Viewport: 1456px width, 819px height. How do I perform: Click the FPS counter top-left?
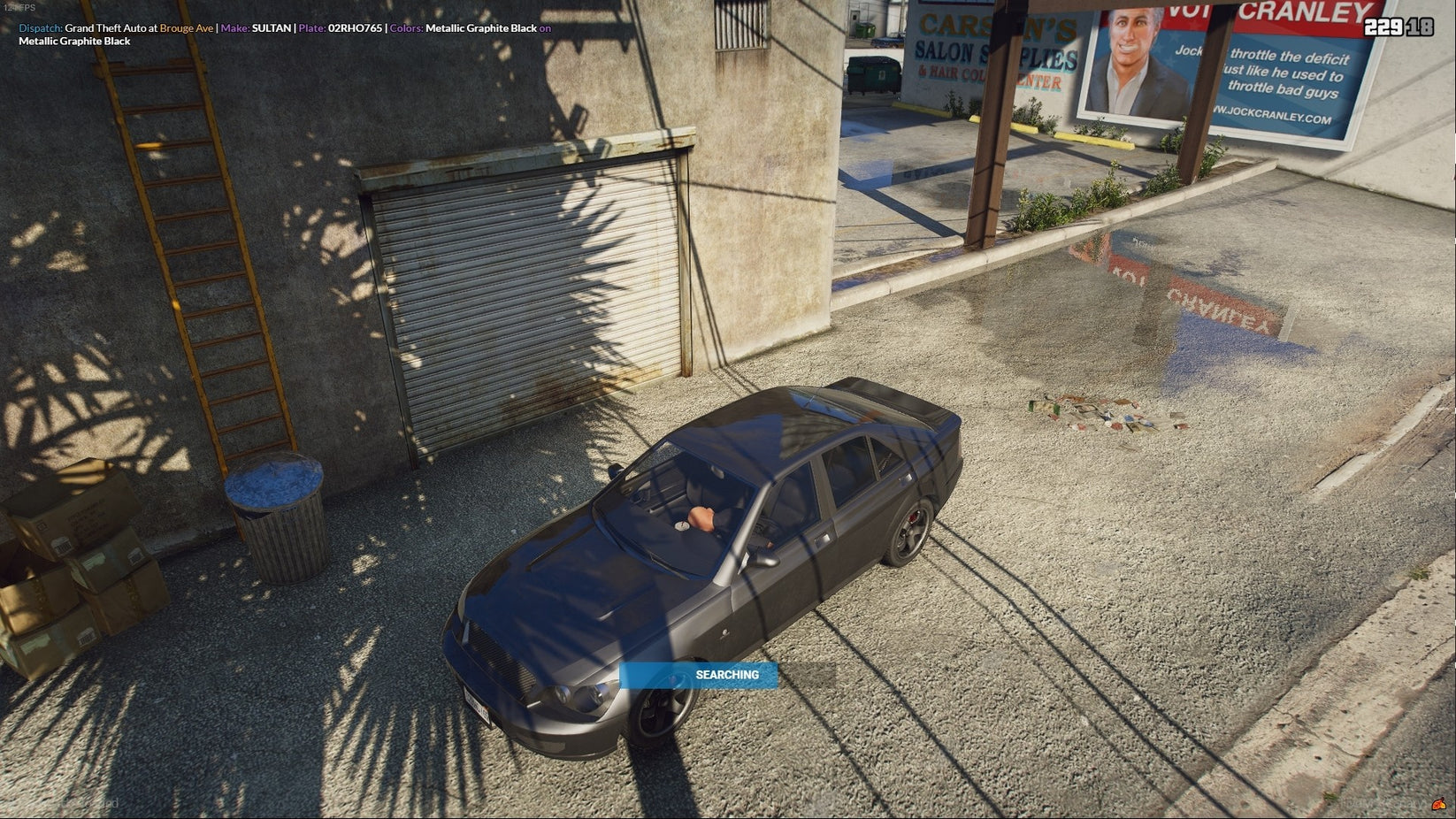tap(19, 6)
